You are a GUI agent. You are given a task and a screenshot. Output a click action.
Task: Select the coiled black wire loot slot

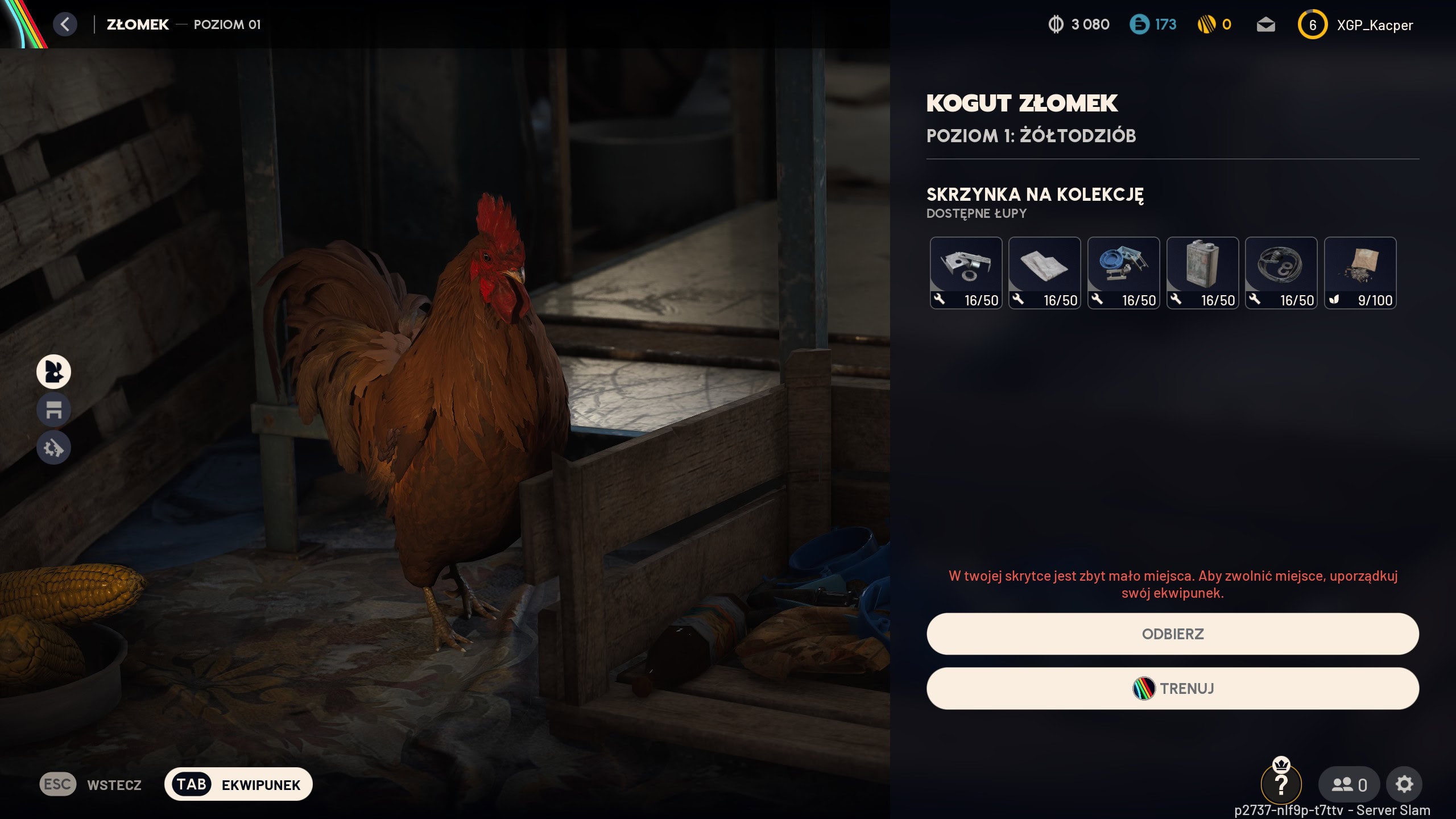[x=1281, y=273]
